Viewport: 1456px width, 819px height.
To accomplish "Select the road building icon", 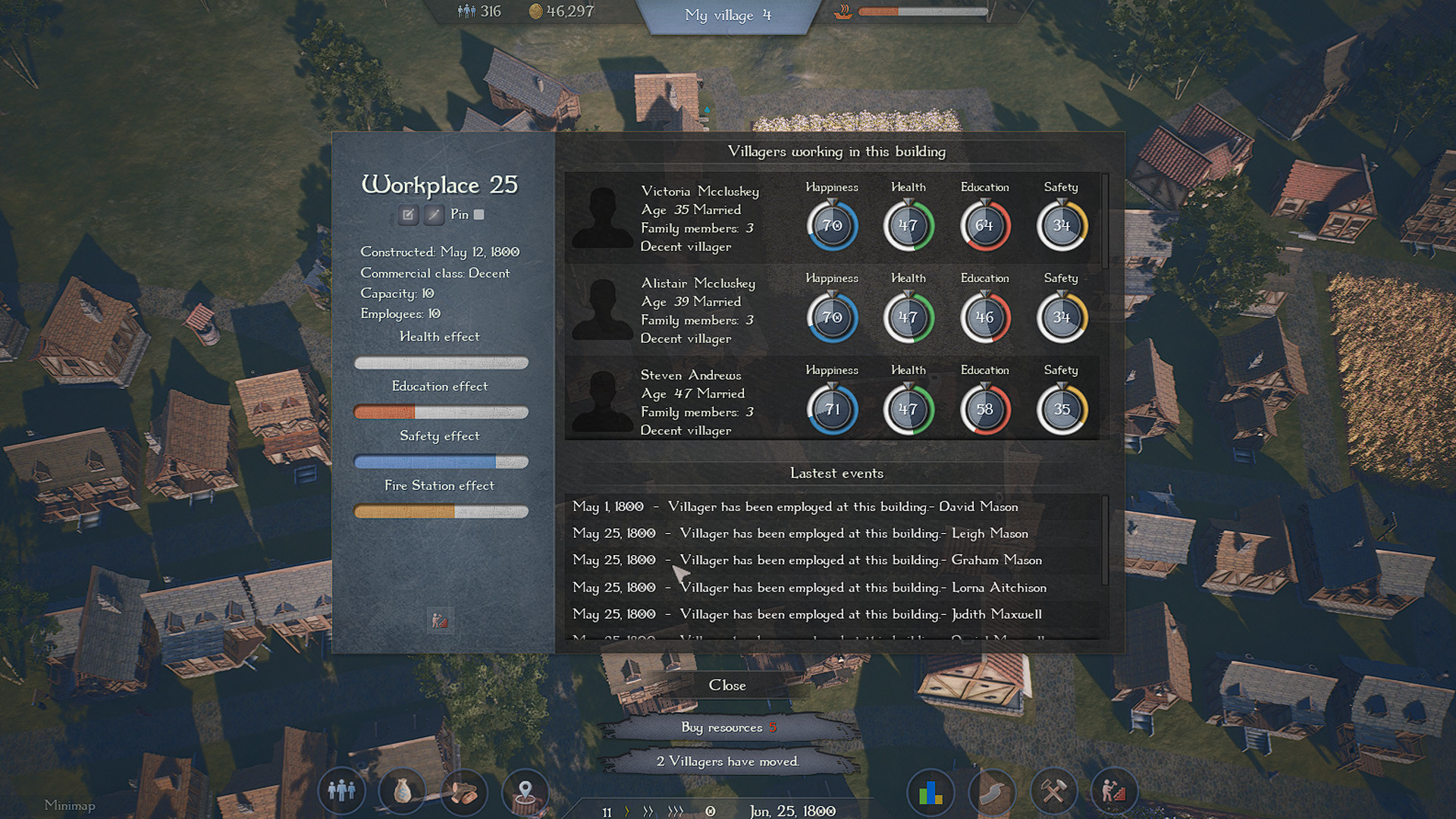I will 991,791.
